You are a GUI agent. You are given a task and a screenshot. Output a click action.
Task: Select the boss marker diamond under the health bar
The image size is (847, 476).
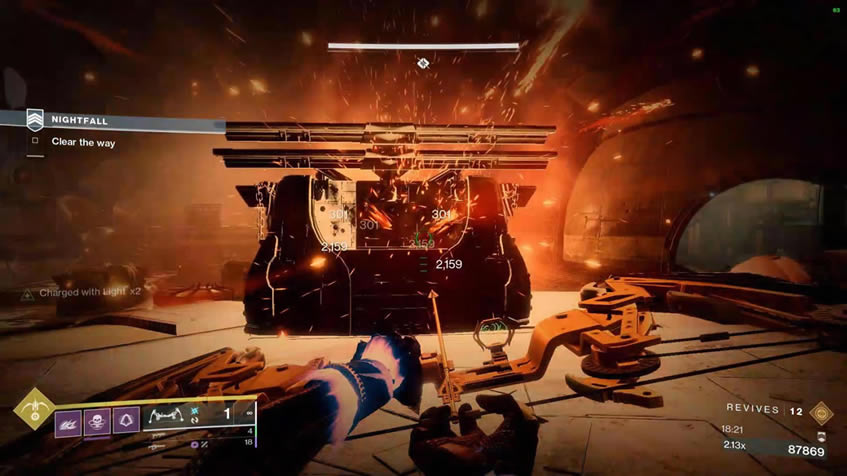tap(423, 63)
